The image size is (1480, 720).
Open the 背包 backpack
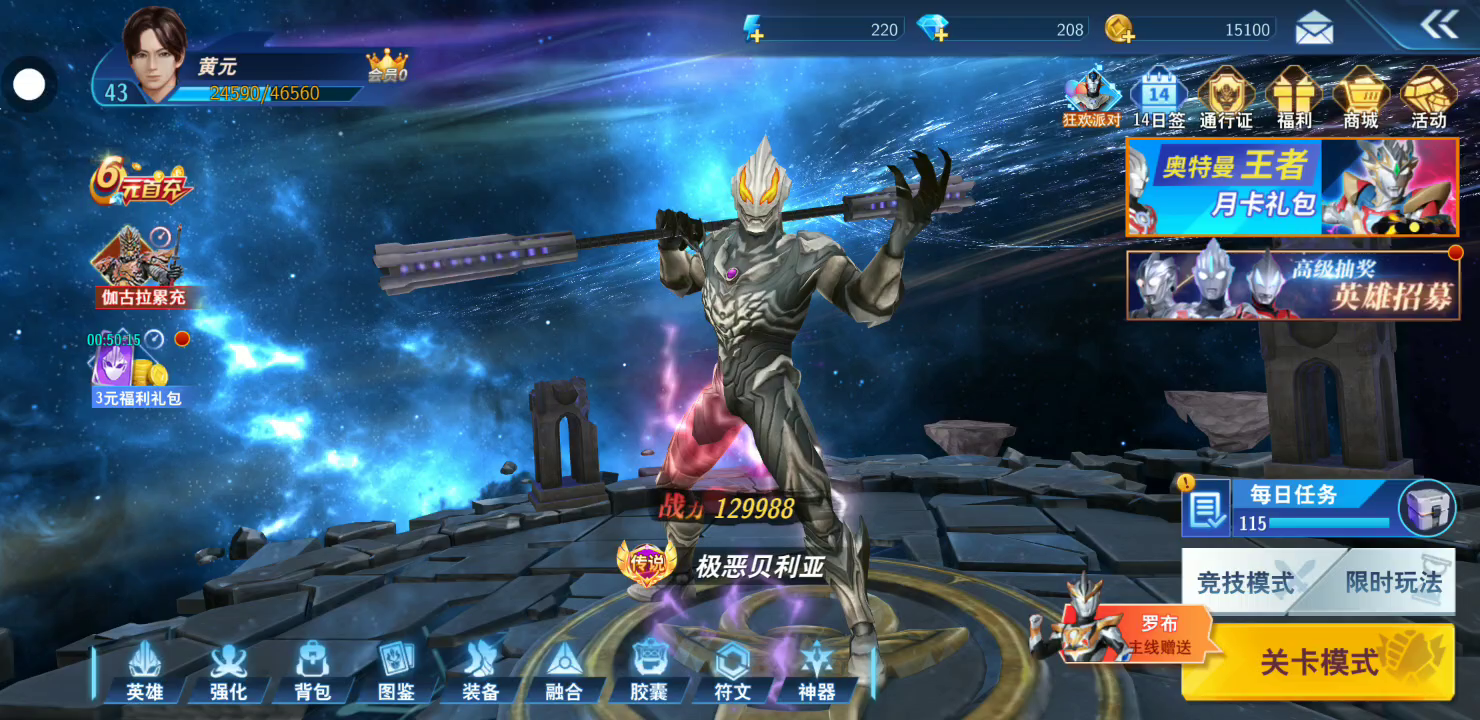point(312,670)
